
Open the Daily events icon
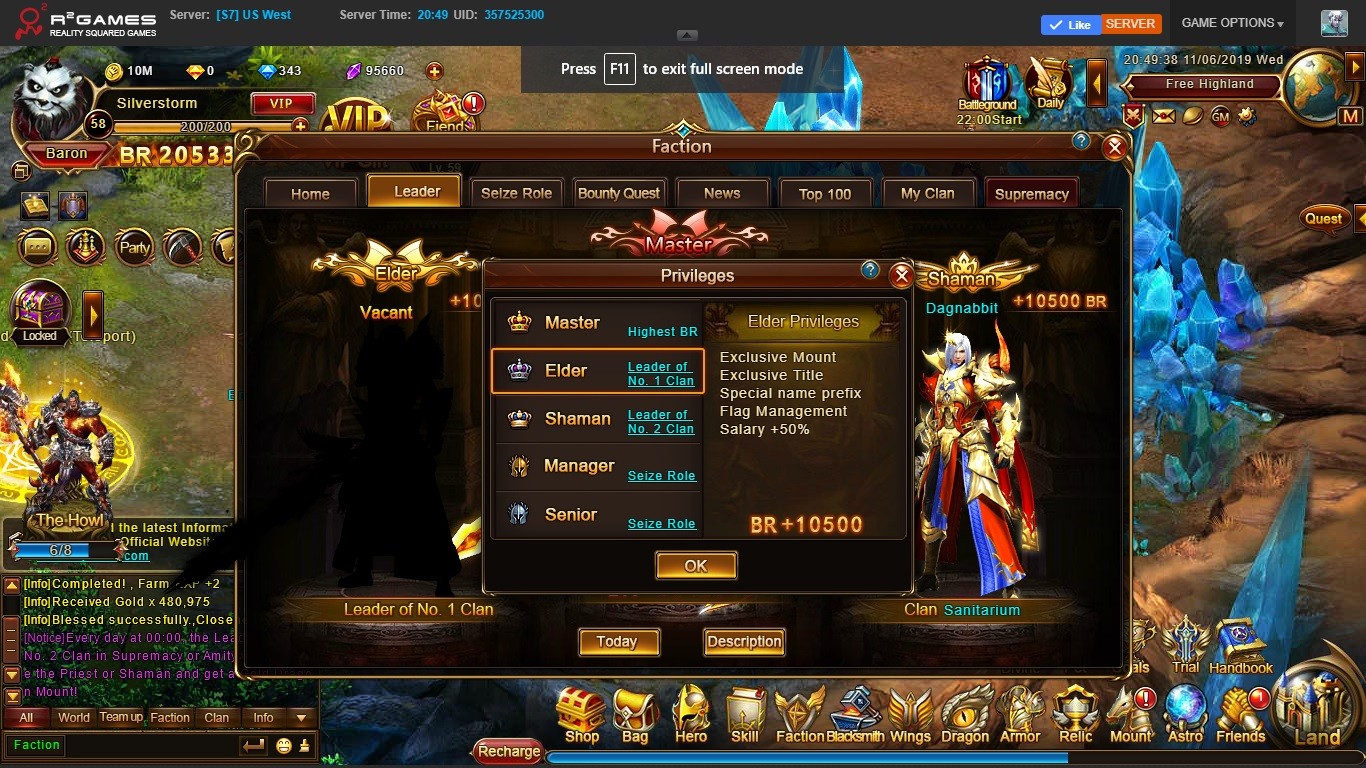(1050, 84)
